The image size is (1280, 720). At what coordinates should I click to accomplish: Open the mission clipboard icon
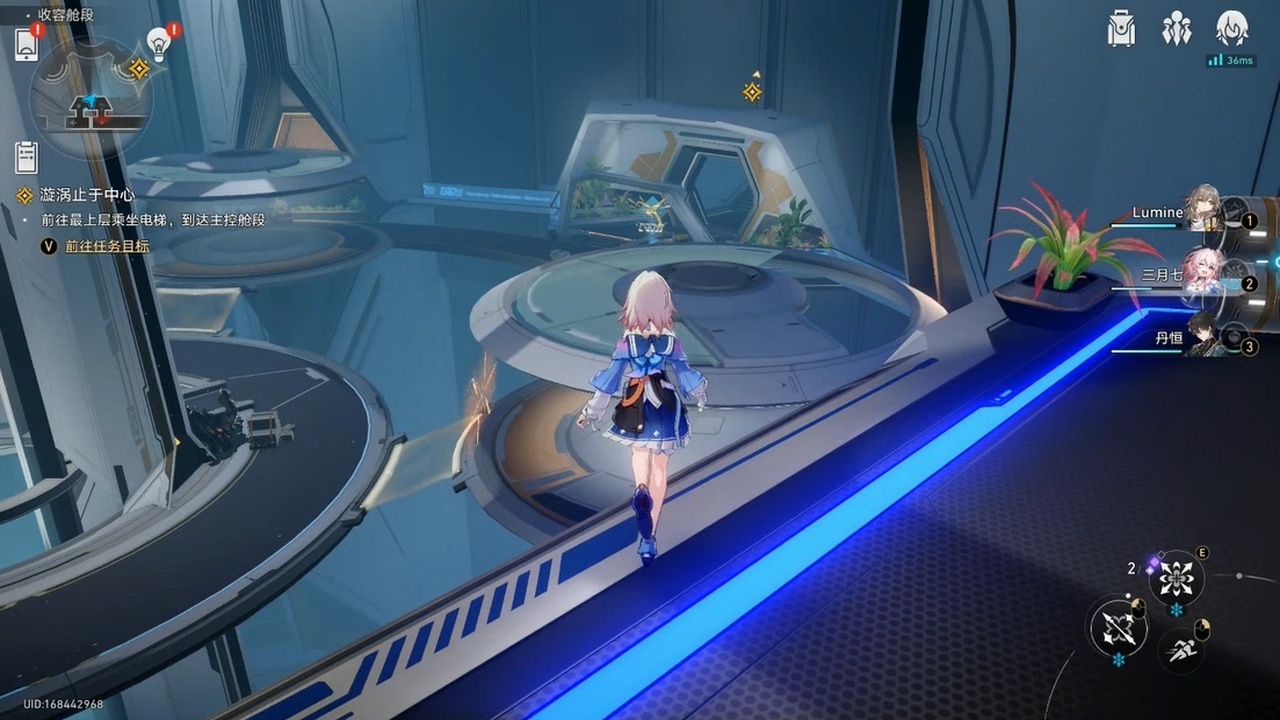click(x=26, y=157)
